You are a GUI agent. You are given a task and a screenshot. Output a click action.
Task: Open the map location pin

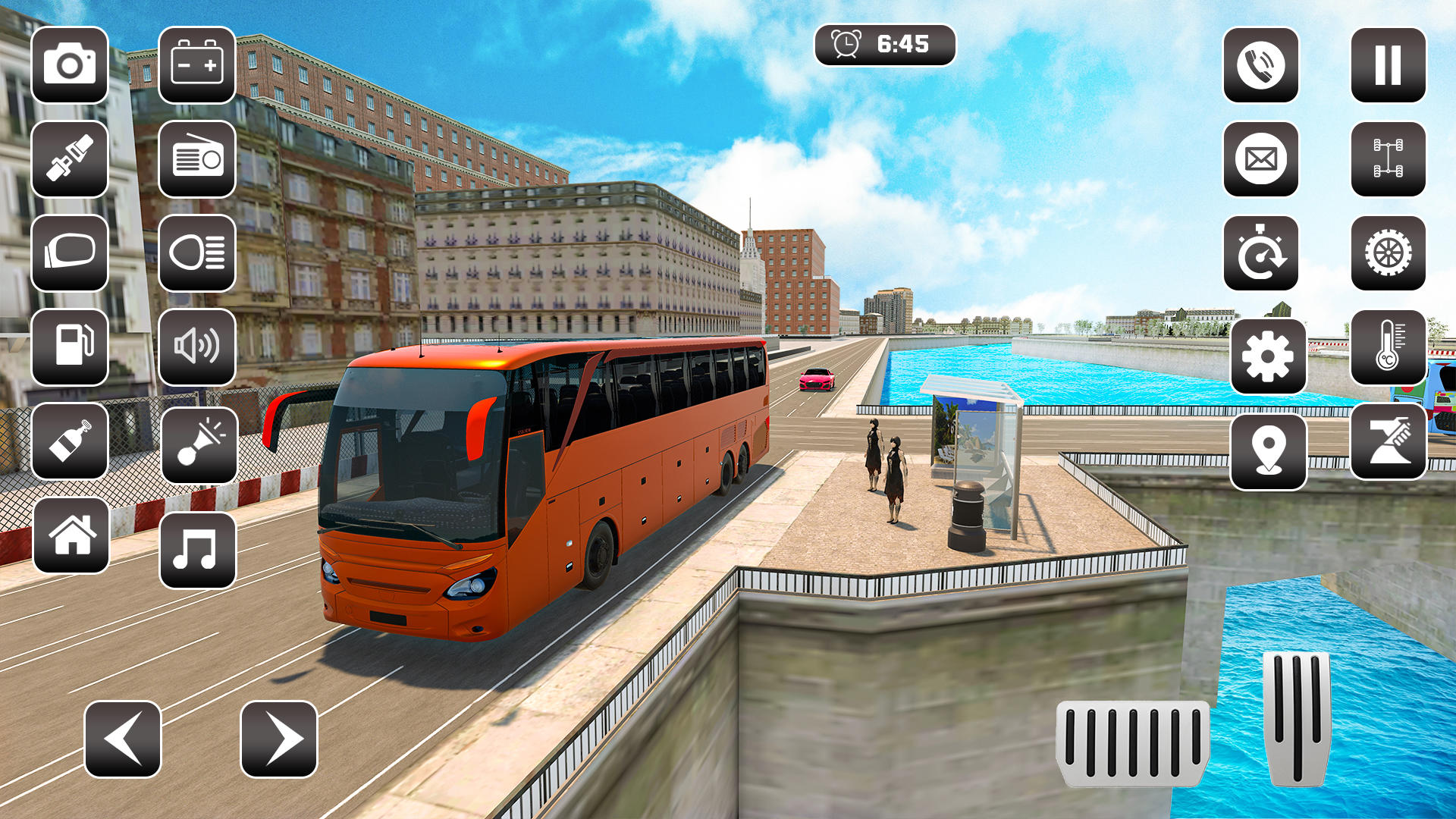(1269, 447)
